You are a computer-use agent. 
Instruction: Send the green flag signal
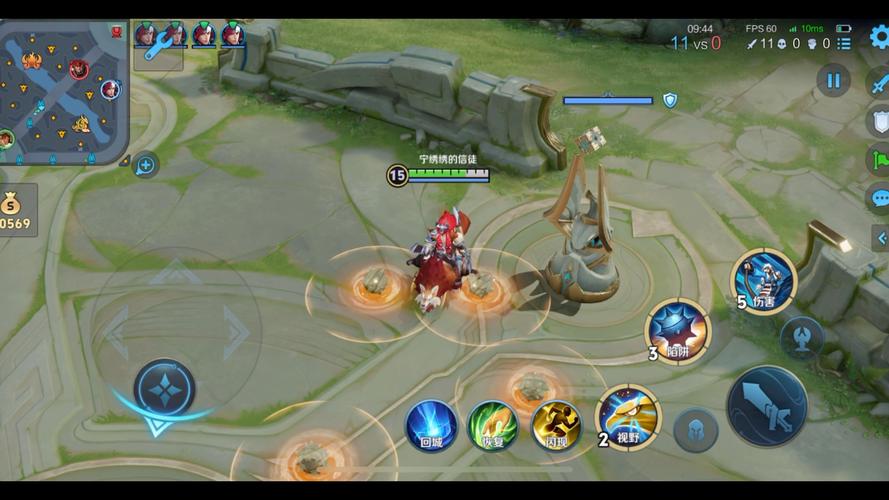[879, 158]
